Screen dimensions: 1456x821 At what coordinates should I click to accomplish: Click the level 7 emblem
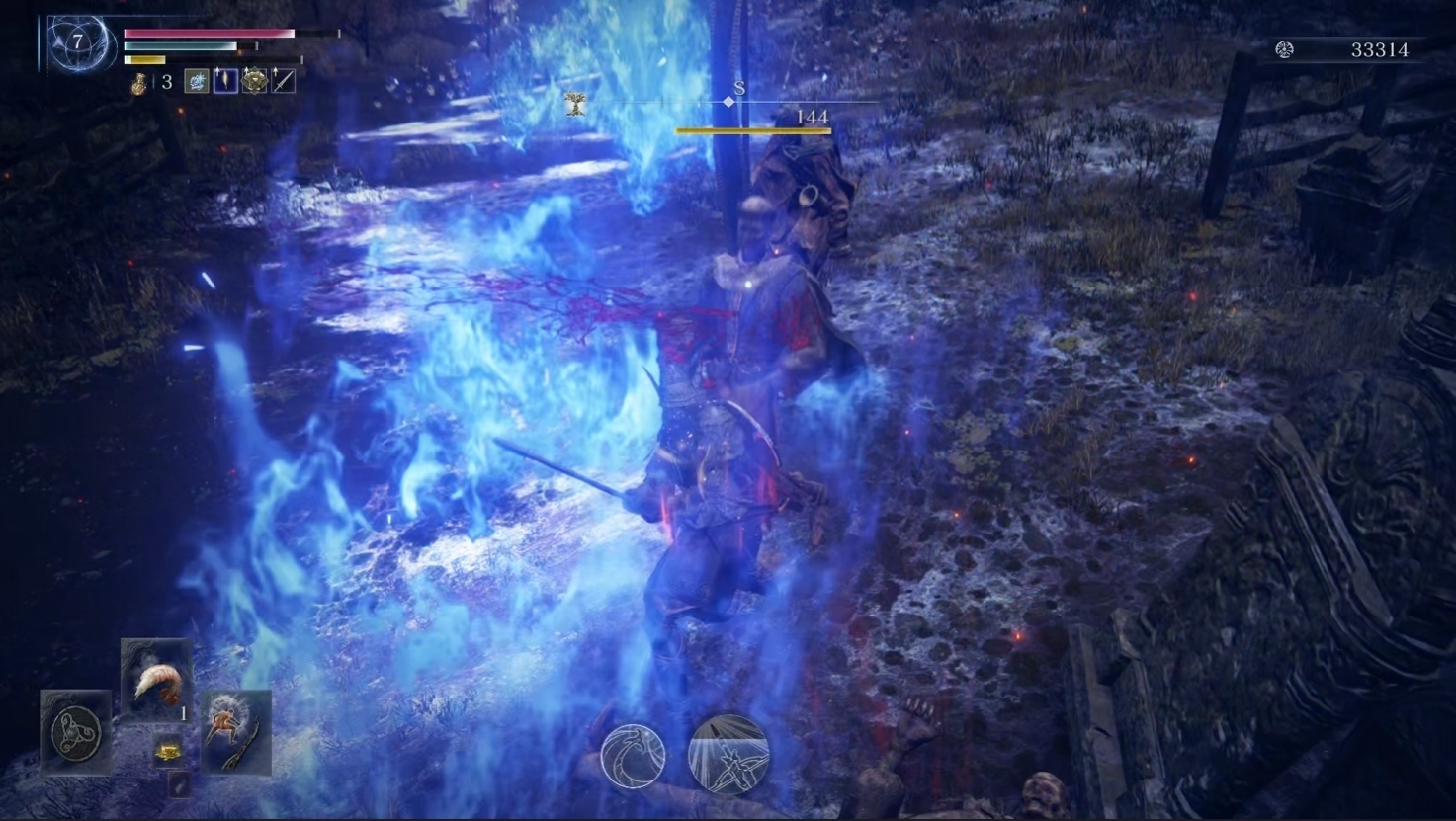[77, 42]
